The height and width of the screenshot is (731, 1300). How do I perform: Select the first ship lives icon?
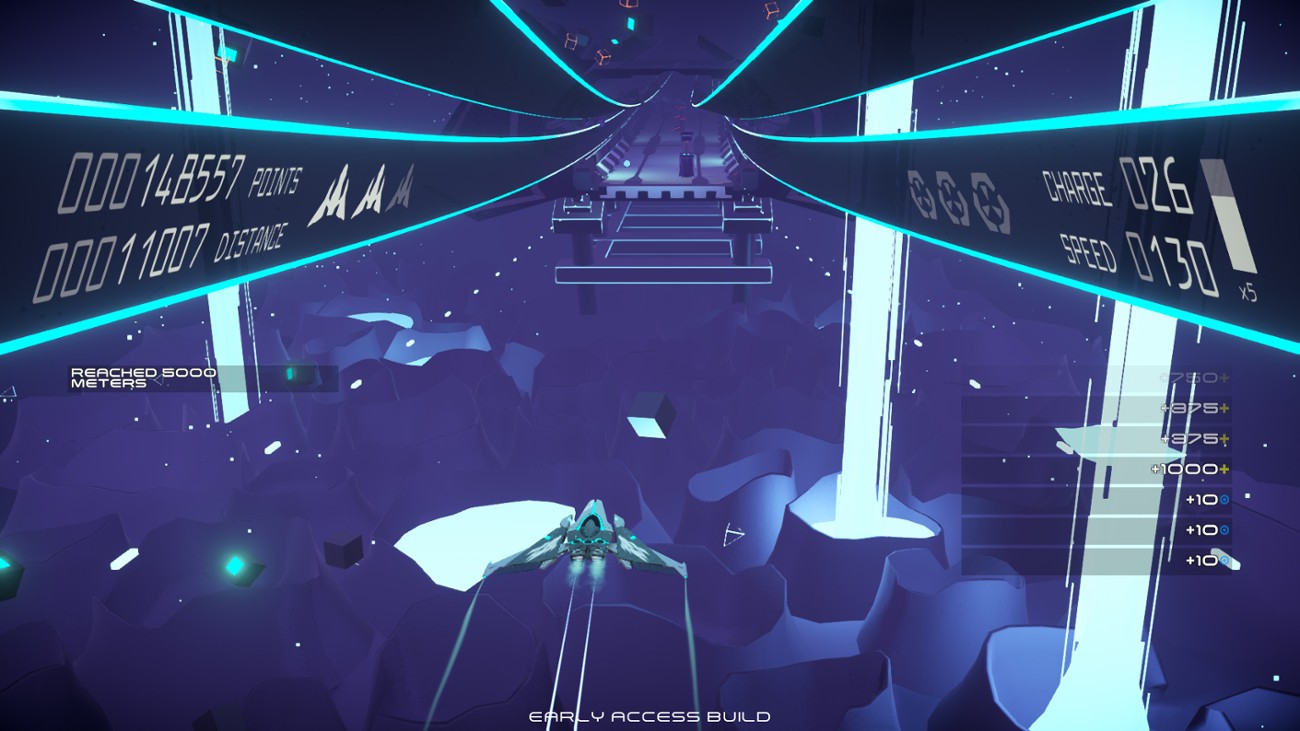tap(334, 193)
